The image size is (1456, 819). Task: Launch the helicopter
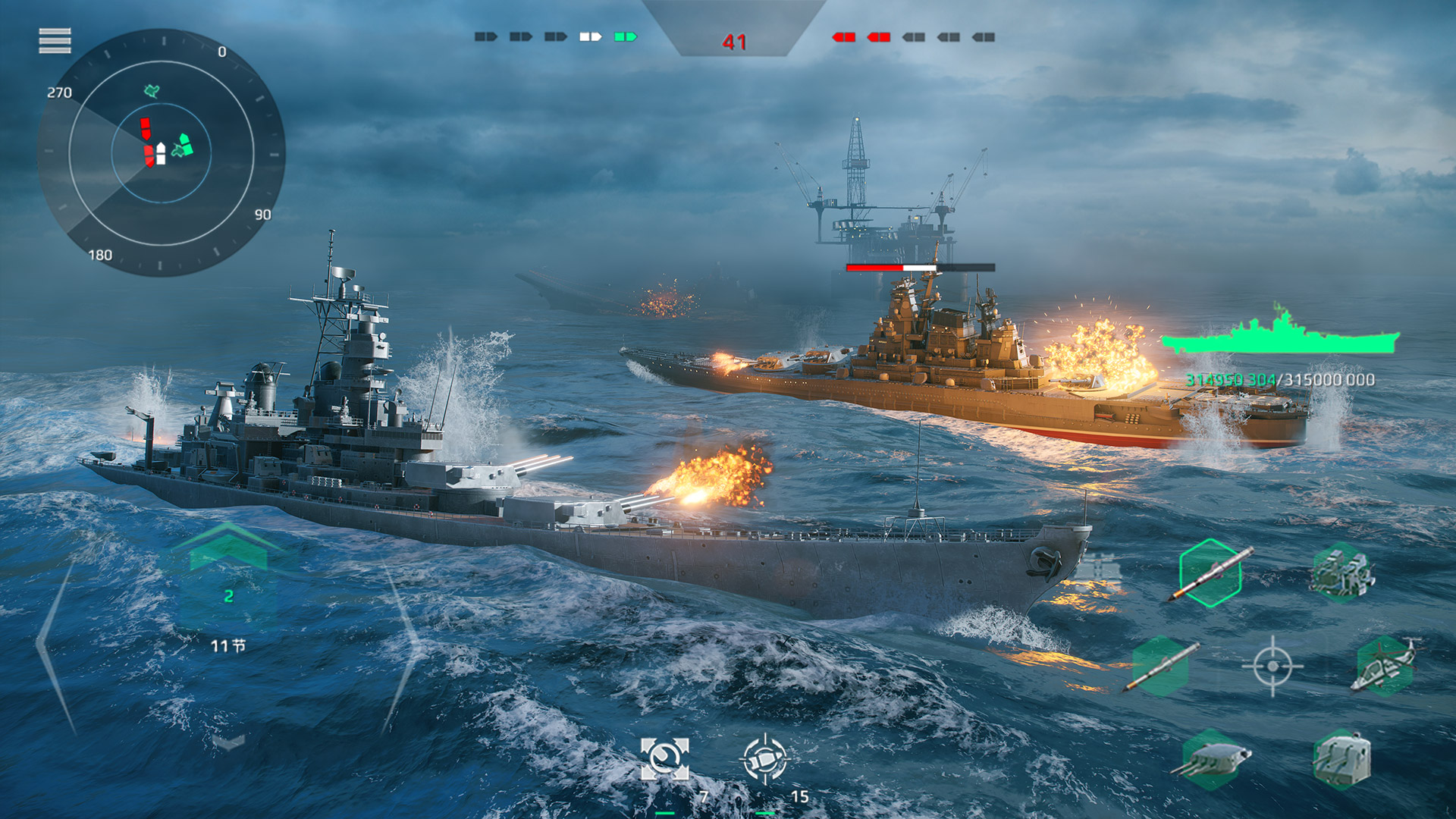[x=1385, y=665]
